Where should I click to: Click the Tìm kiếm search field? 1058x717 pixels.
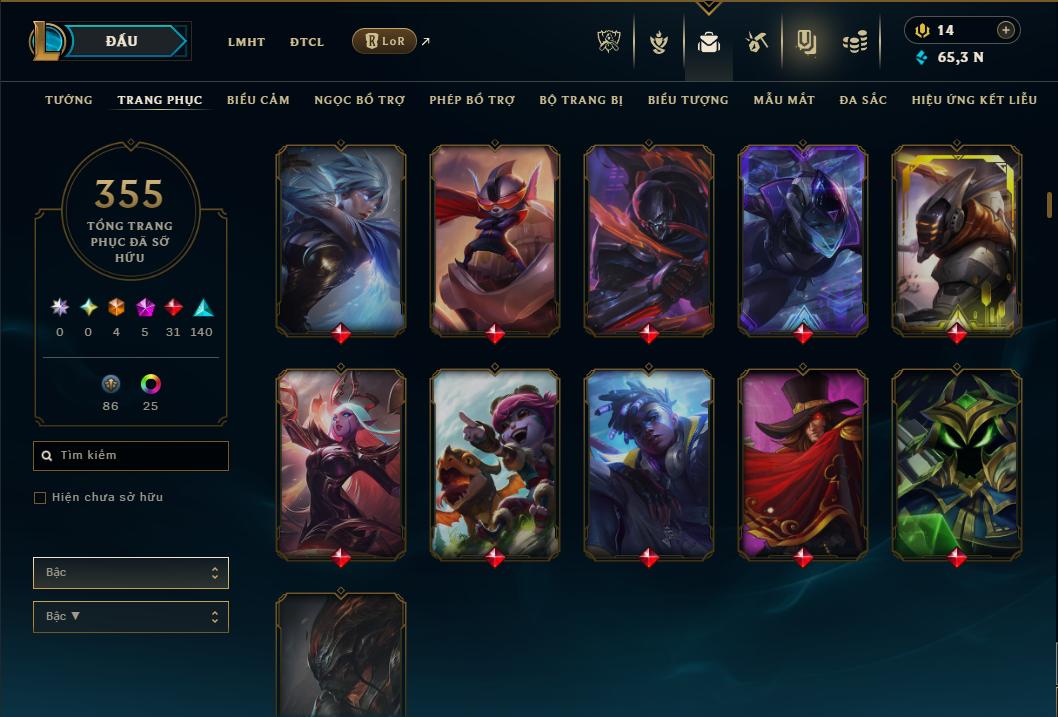(131, 456)
